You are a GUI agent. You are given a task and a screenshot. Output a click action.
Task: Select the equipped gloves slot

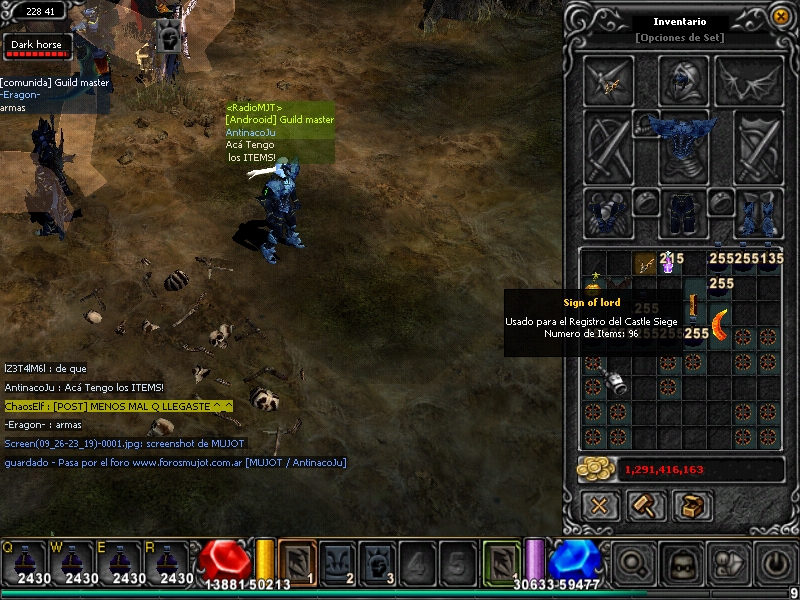click(608, 213)
